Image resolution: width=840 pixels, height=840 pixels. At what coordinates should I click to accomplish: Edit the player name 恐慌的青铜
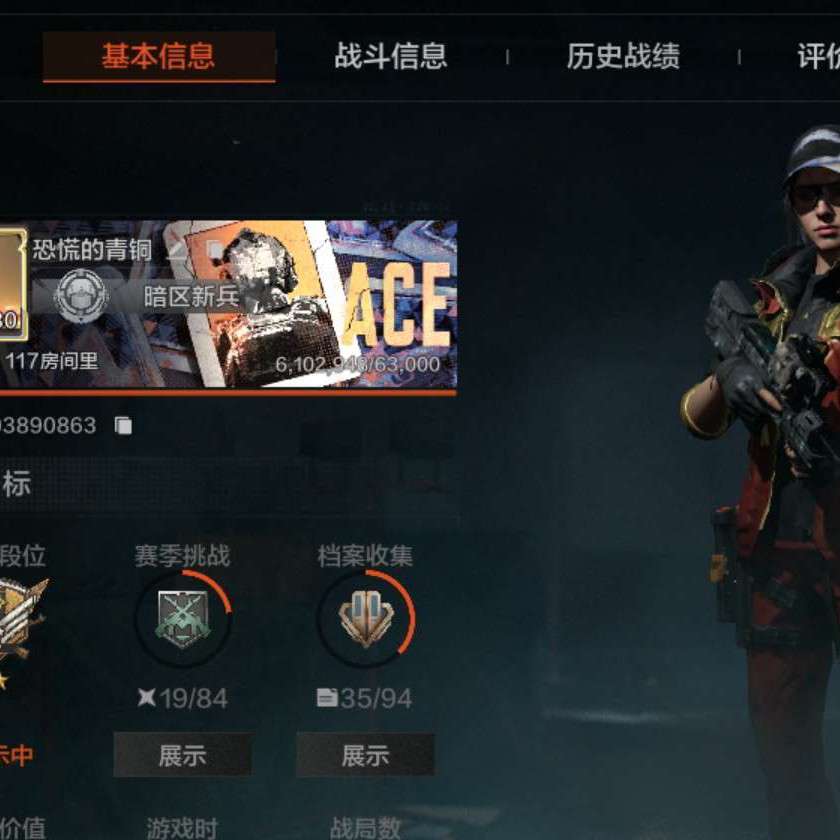[x=178, y=249]
